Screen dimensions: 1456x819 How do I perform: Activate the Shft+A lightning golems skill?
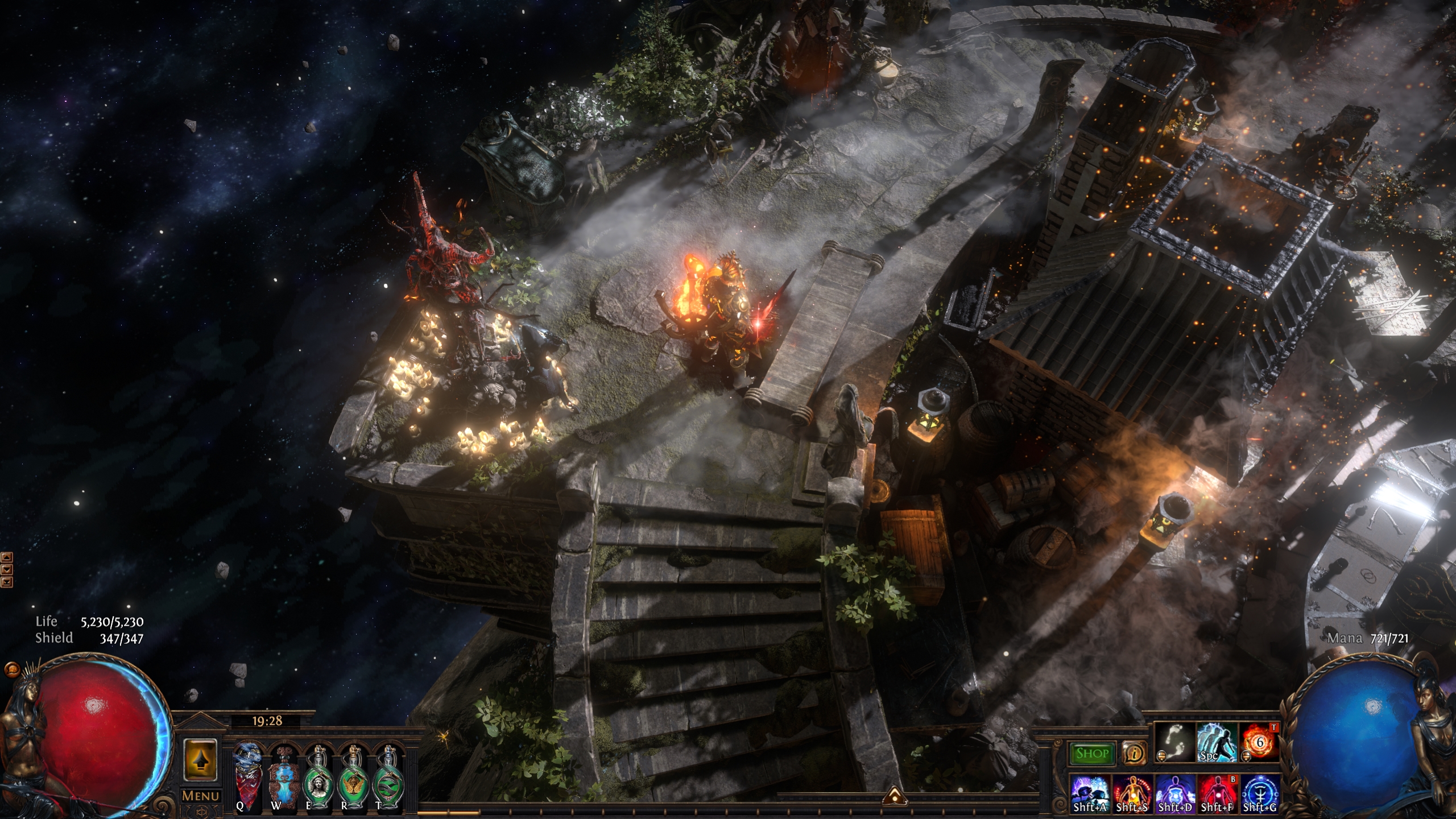pos(1090,792)
